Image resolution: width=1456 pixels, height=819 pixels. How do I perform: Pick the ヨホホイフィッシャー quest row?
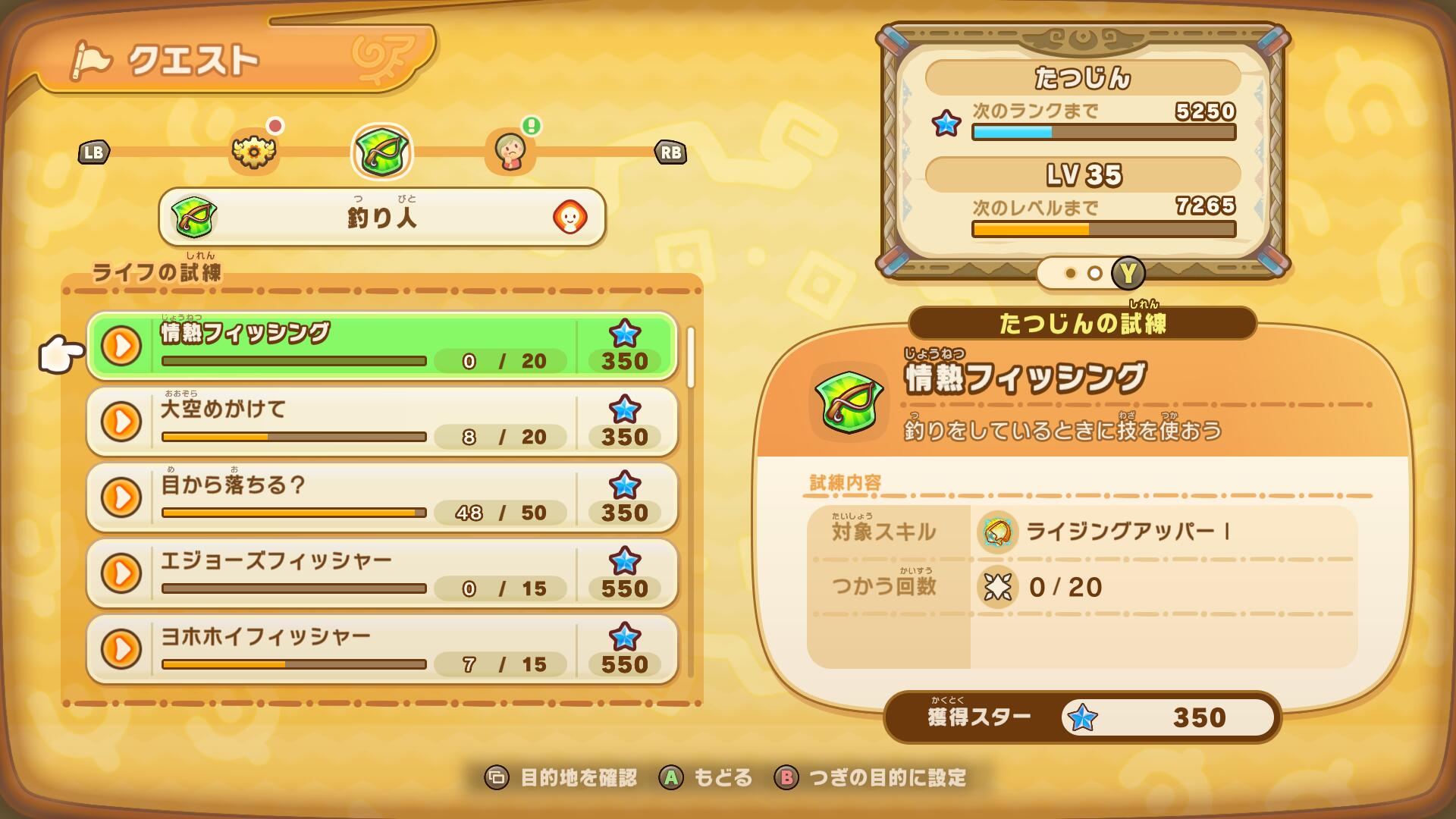pyautogui.click(x=381, y=649)
